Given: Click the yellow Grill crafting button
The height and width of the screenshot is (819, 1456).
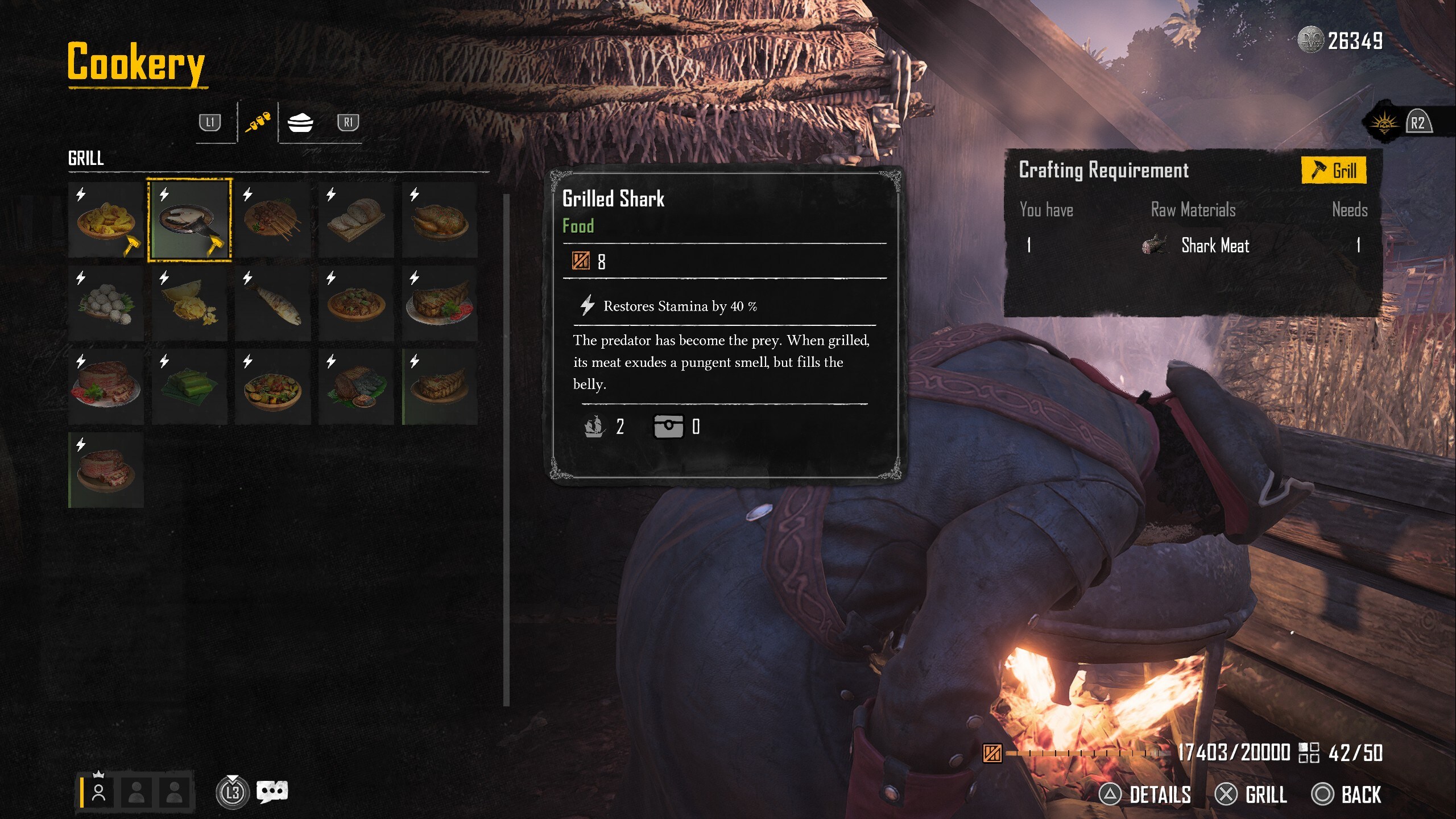Looking at the screenshot, I should 1334,170.
